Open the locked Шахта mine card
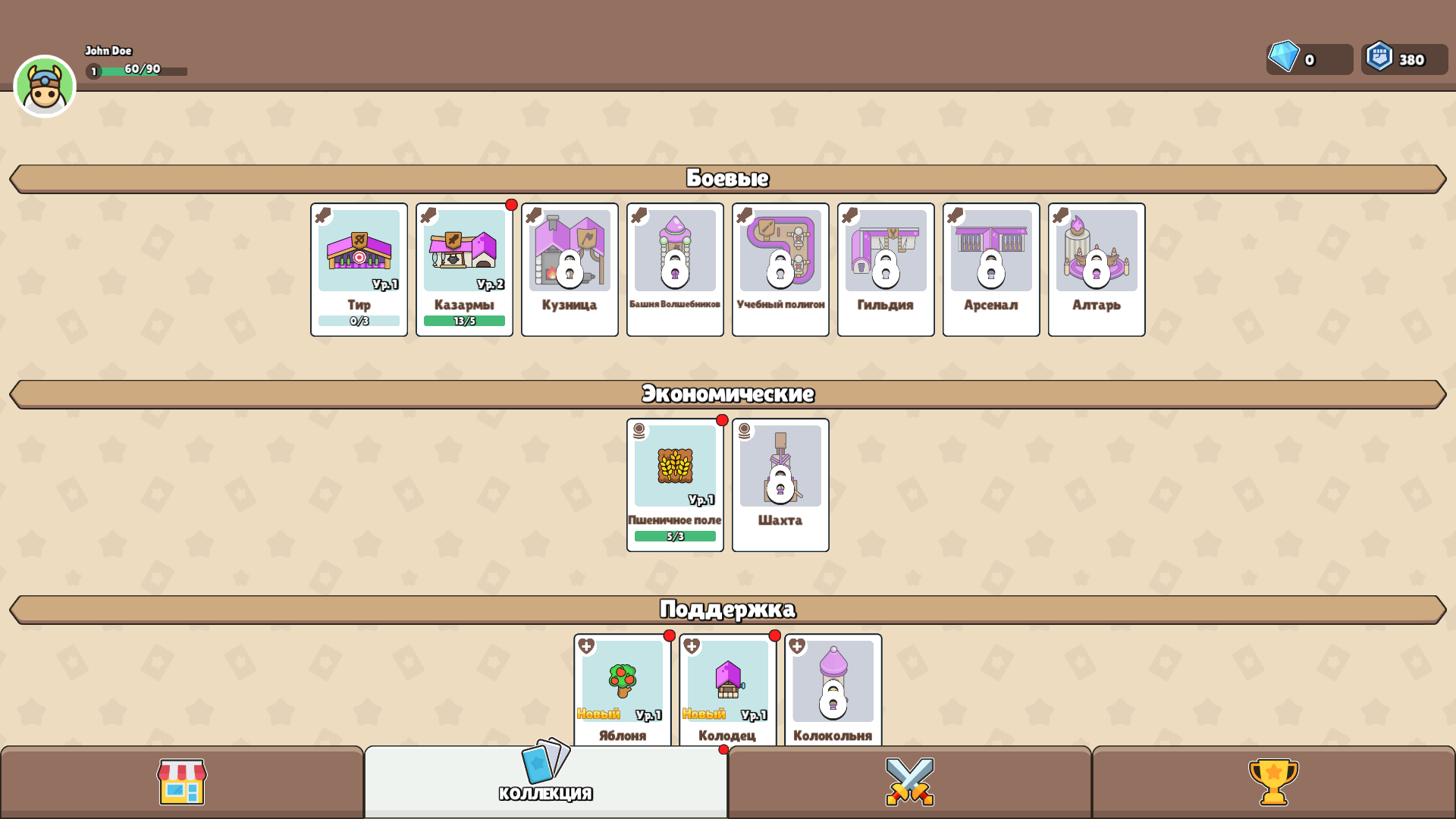 780,485
